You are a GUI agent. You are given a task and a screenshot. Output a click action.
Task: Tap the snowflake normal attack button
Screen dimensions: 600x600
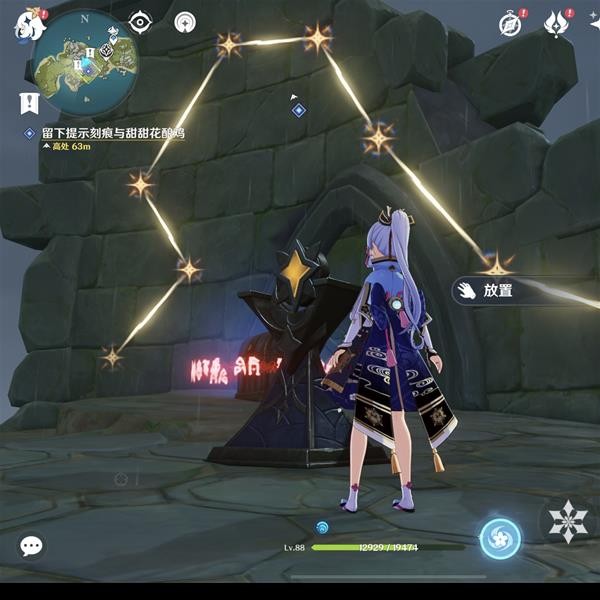click(569, 520)
